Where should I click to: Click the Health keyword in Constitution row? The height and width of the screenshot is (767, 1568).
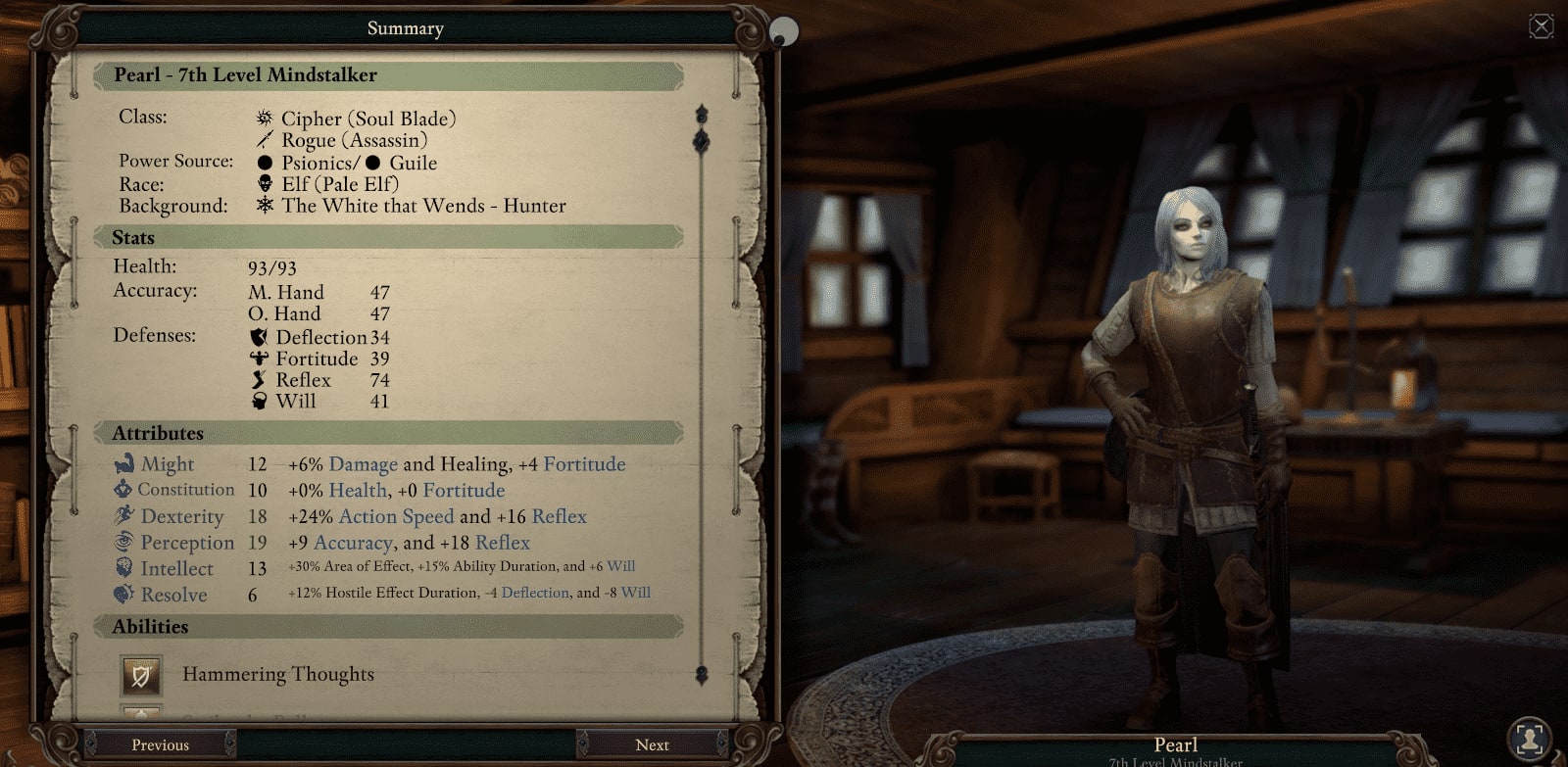coord(358,490)
